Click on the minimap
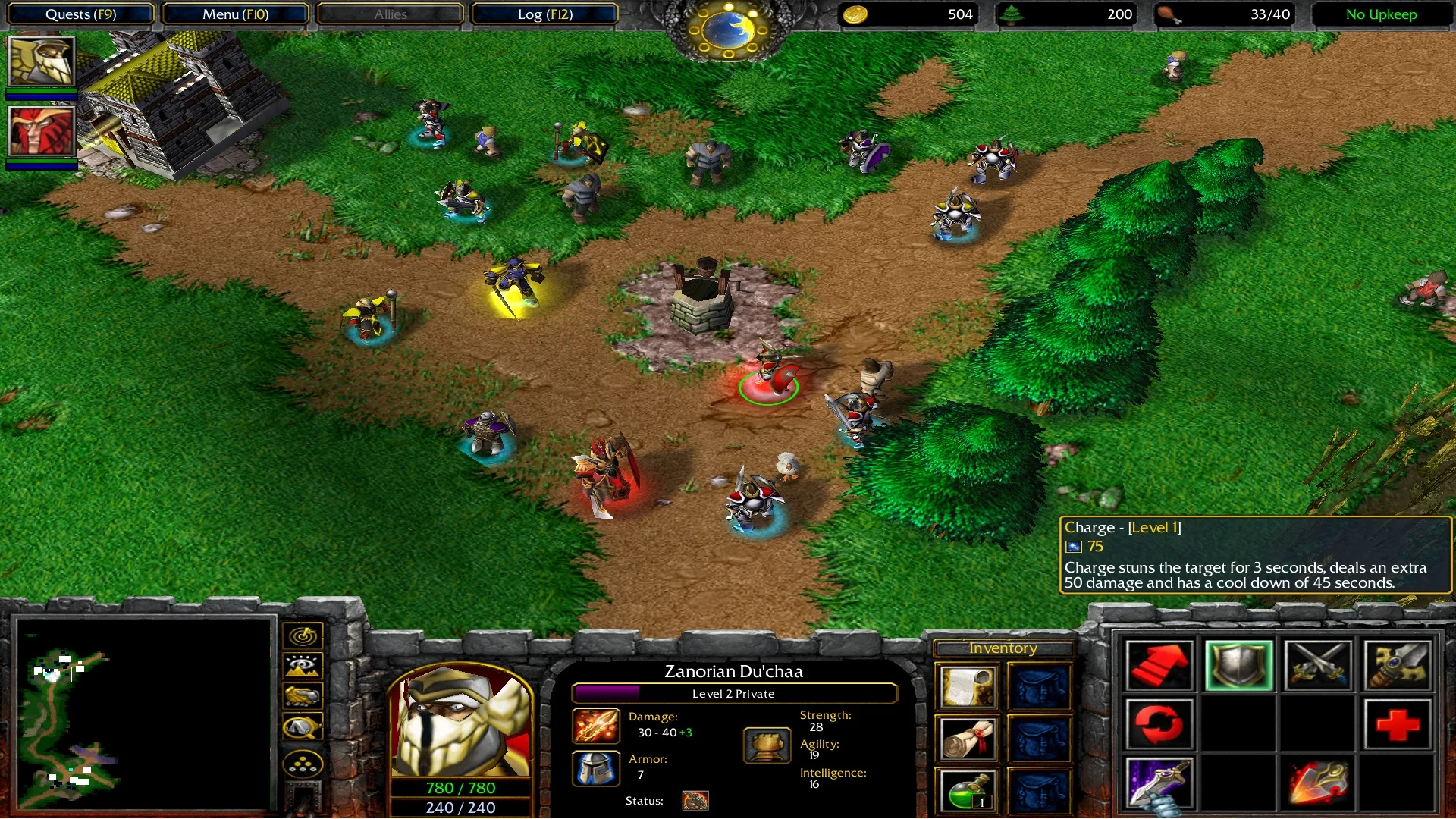Screen dimensions: 1456x819 coord(144,714)
